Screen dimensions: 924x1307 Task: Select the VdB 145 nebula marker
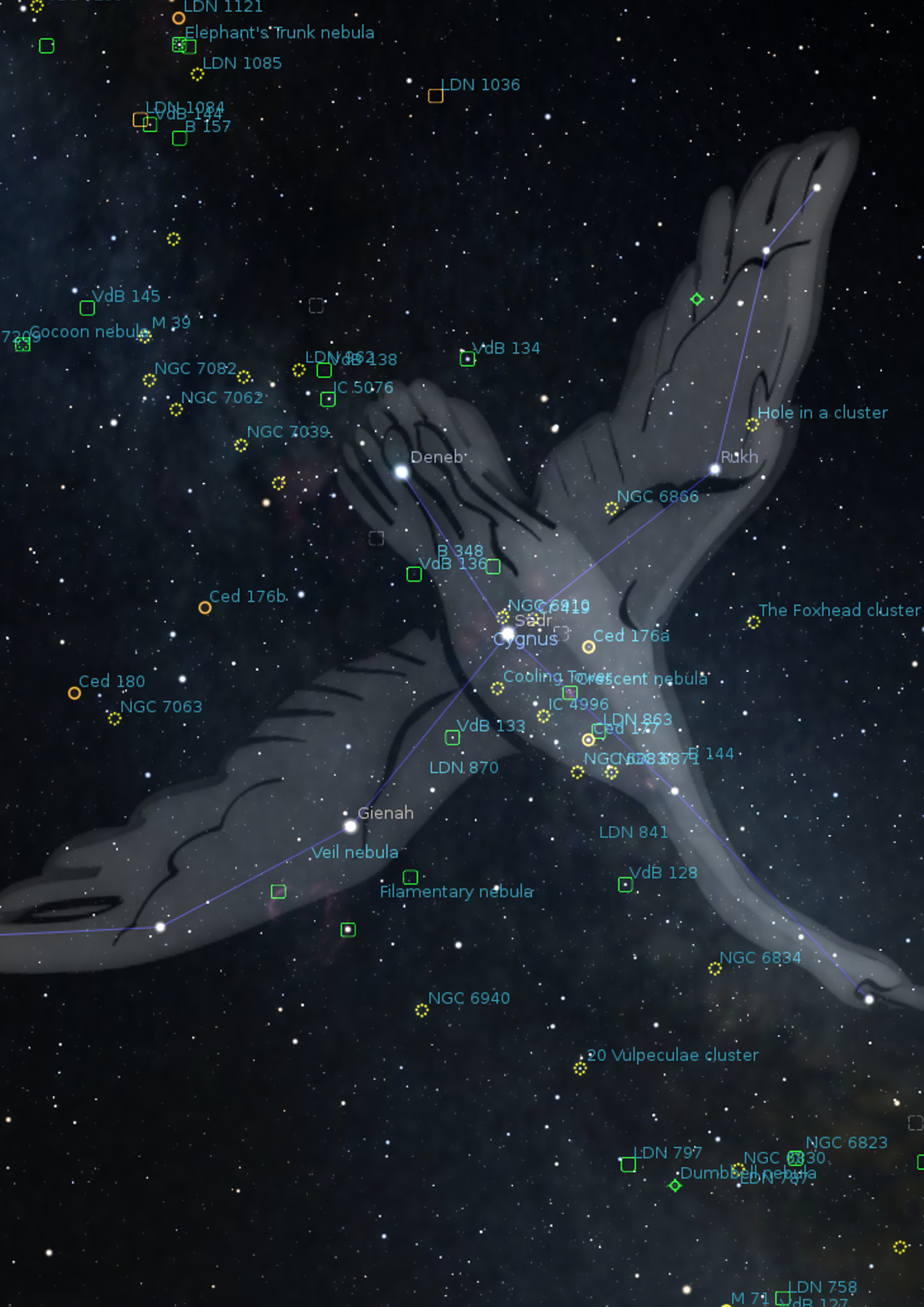(87, 307)
